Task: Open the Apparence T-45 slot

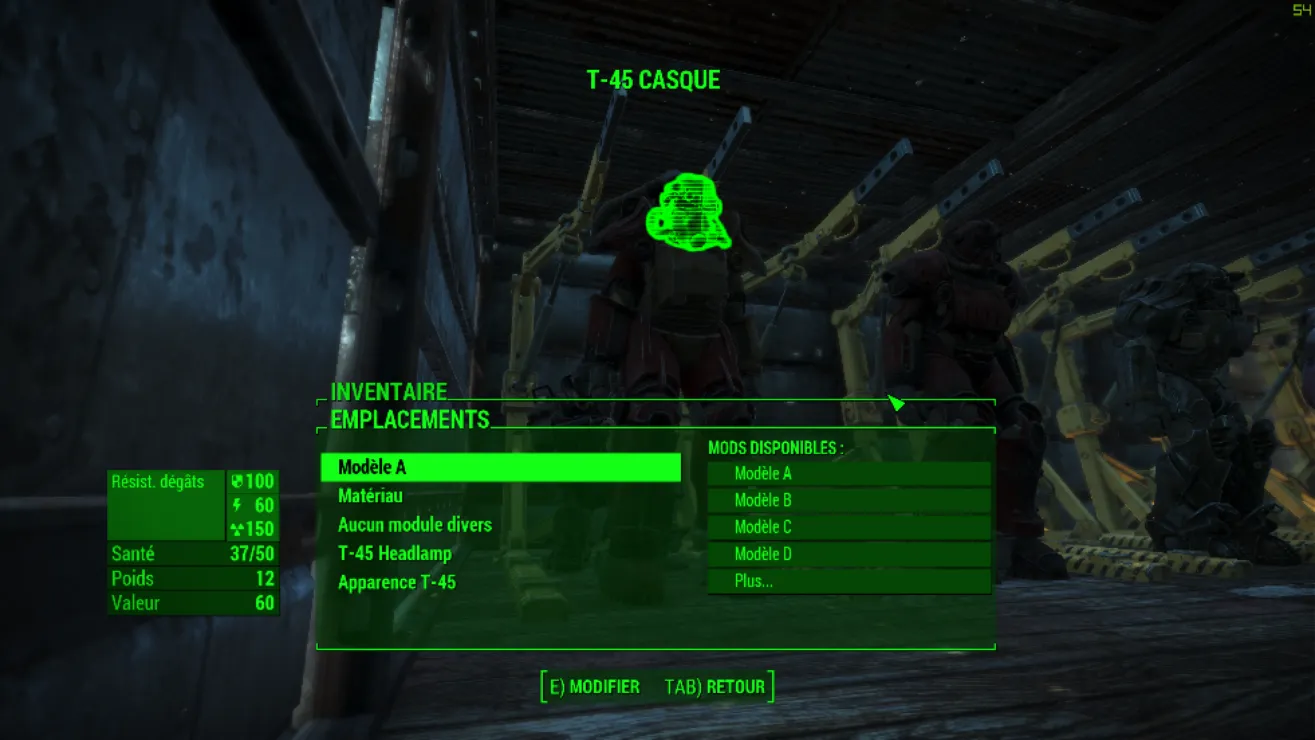Action: [397, 582]
